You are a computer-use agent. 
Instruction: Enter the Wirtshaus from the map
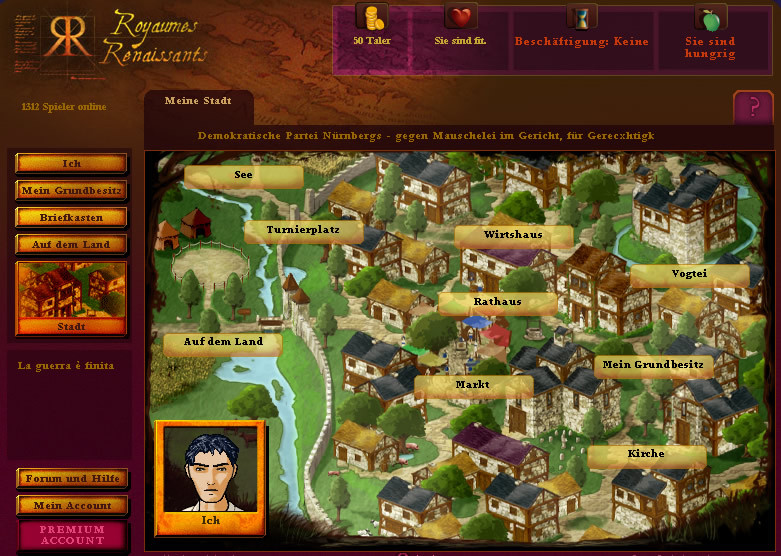point(513,235)
